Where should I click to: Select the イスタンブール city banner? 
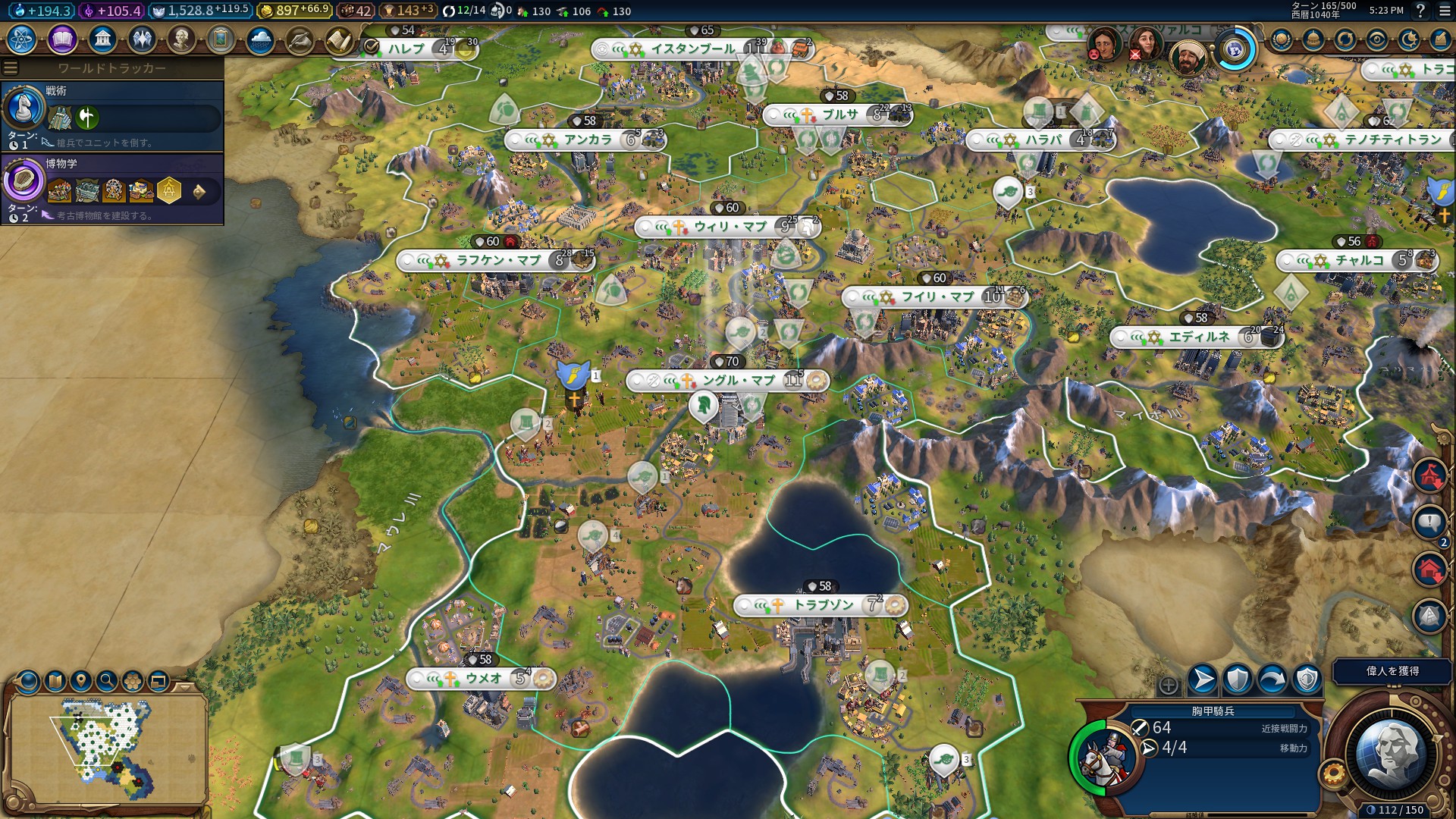point(693,49)
